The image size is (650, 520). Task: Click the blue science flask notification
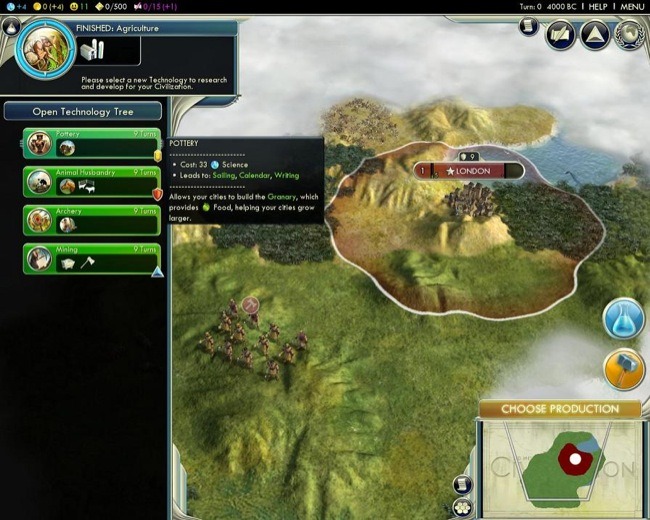(623, 319)
